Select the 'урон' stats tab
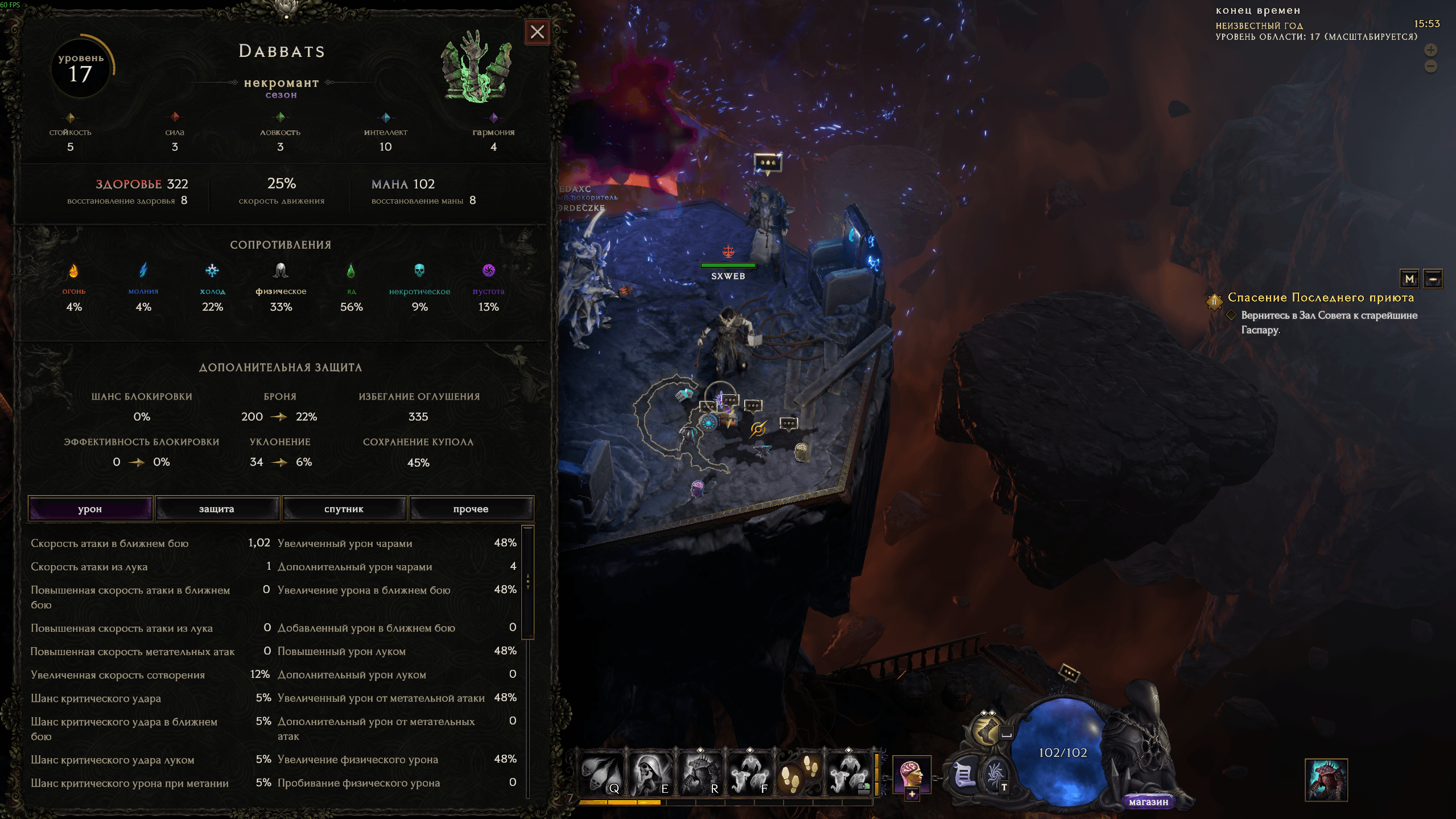Screen dimensions: 1456x819 (90, 509)
